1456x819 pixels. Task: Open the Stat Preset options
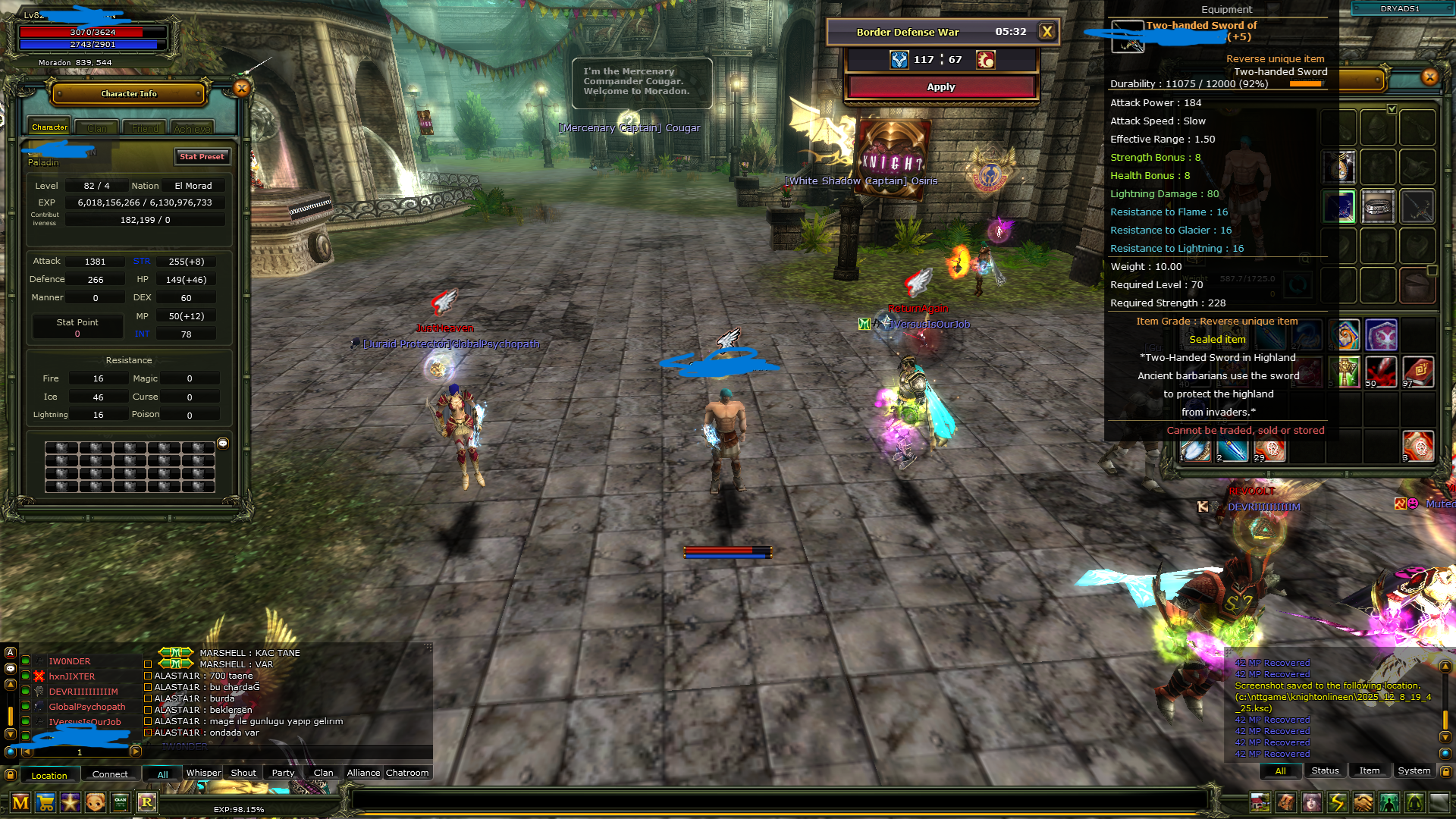(202, 157)
